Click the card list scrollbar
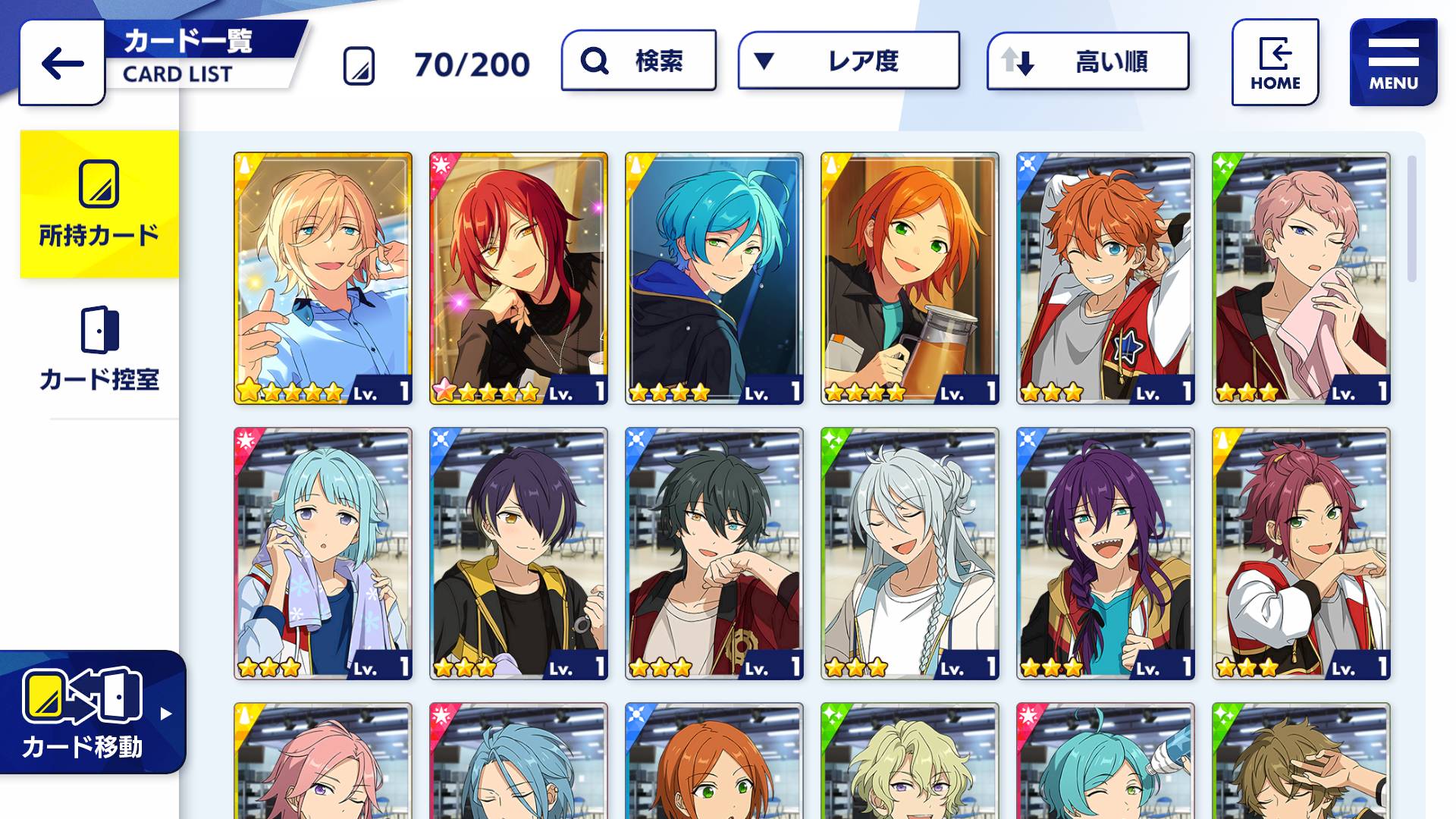 (x=1411, y=219)
